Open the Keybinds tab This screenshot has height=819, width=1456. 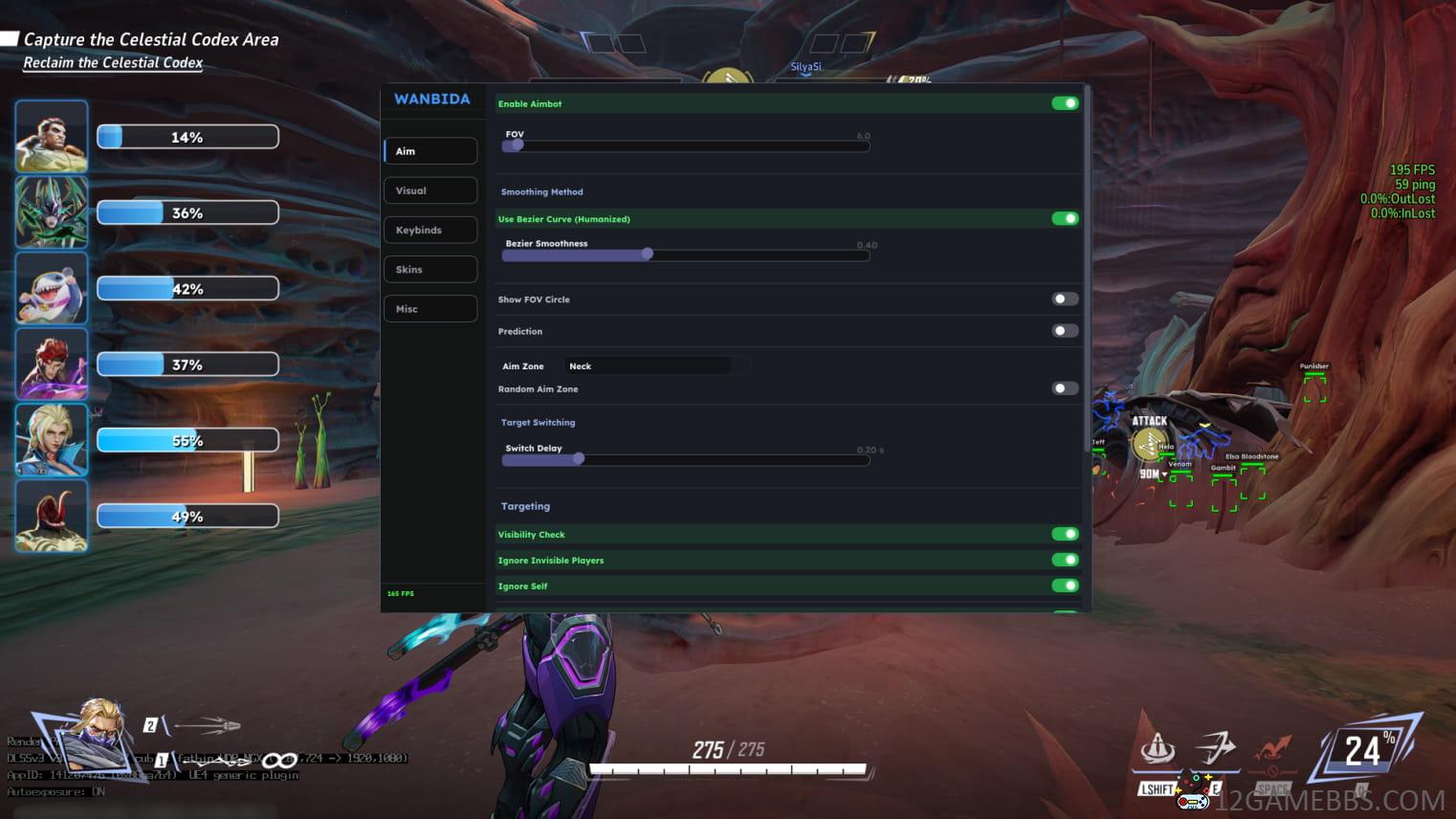[x=430, y=230]
